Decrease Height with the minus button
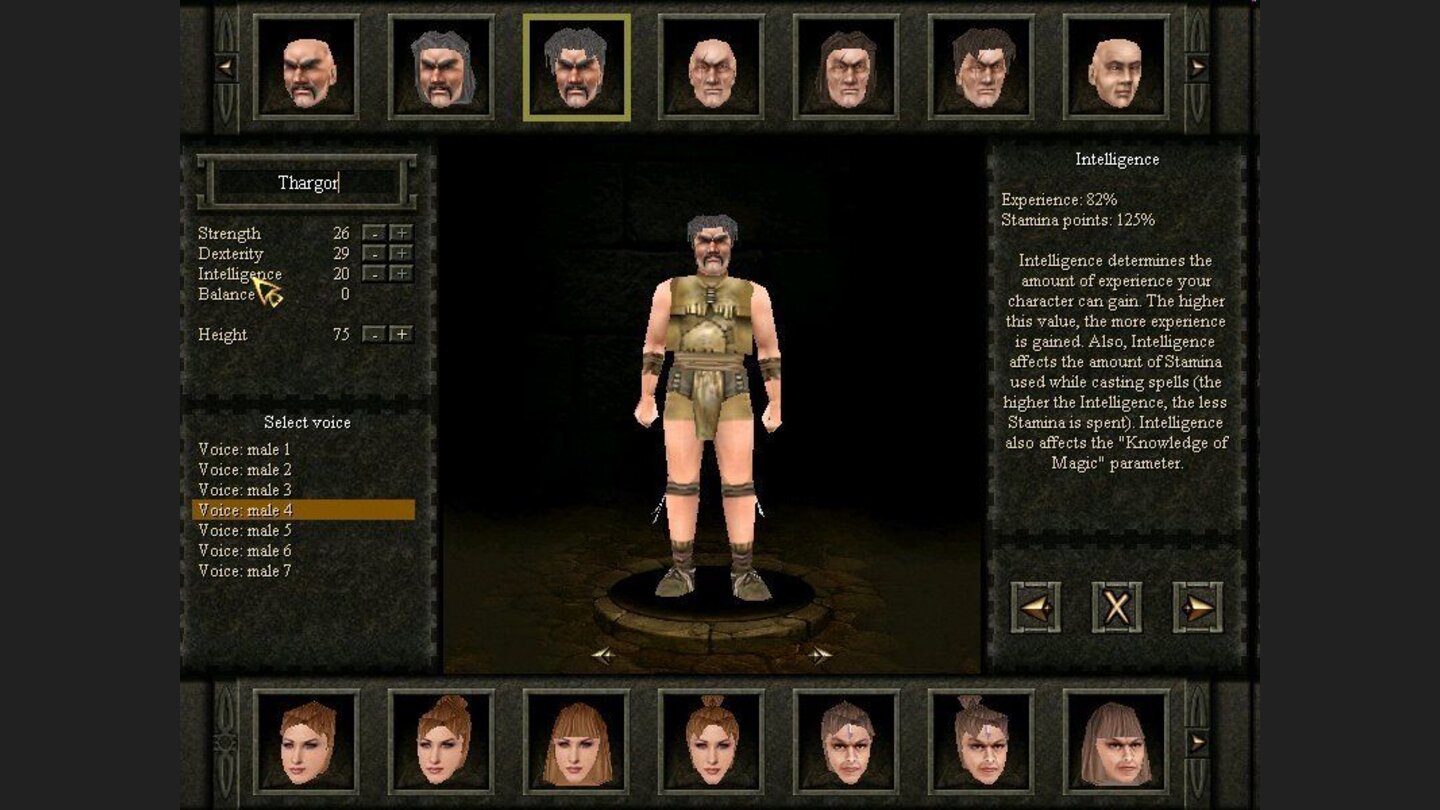This screenshot has width=1440, height=810. click(x=373, y=334)
